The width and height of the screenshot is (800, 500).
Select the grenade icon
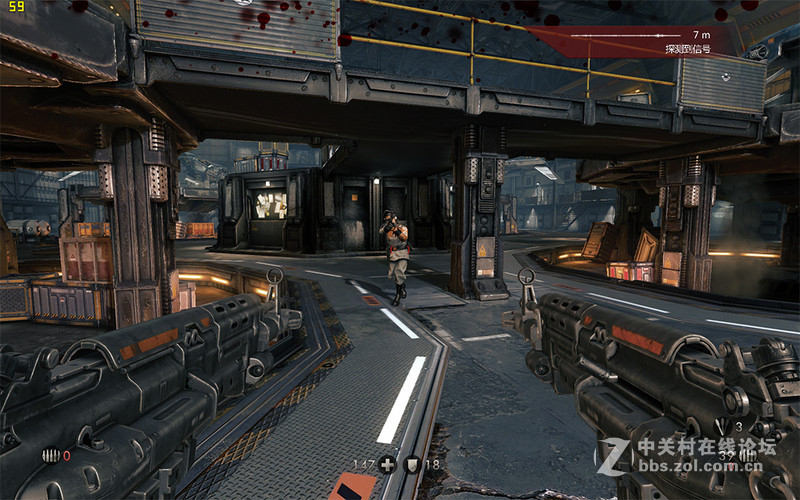click(x=51, y=455)
